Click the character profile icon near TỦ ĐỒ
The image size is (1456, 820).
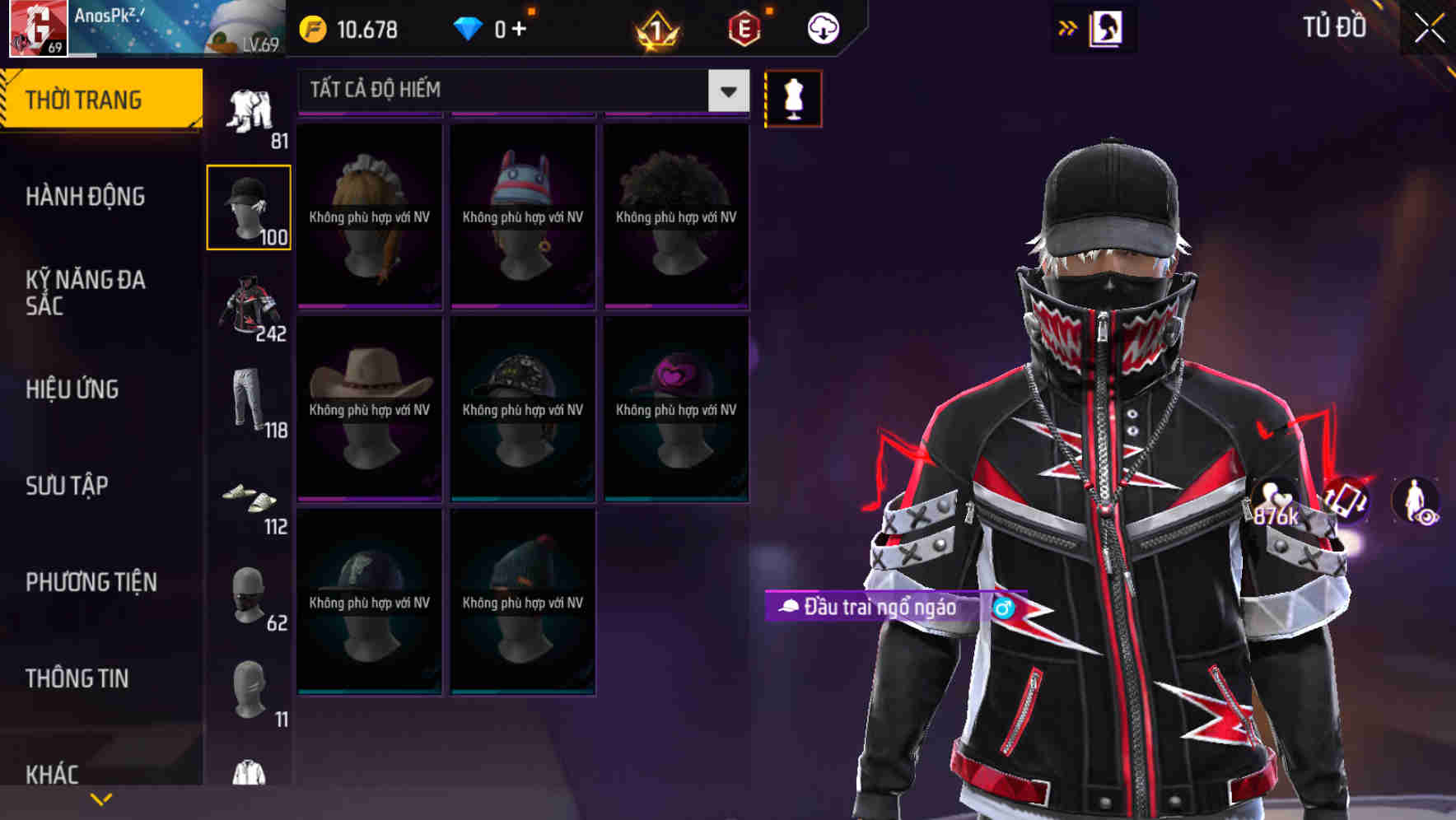1107,27
